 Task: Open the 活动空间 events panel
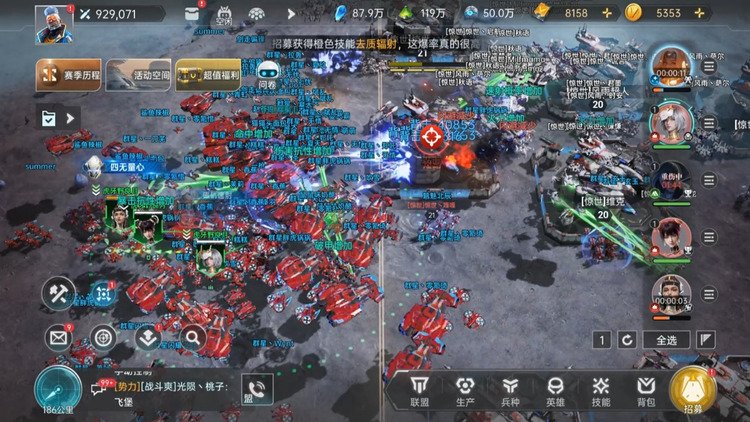137,74
